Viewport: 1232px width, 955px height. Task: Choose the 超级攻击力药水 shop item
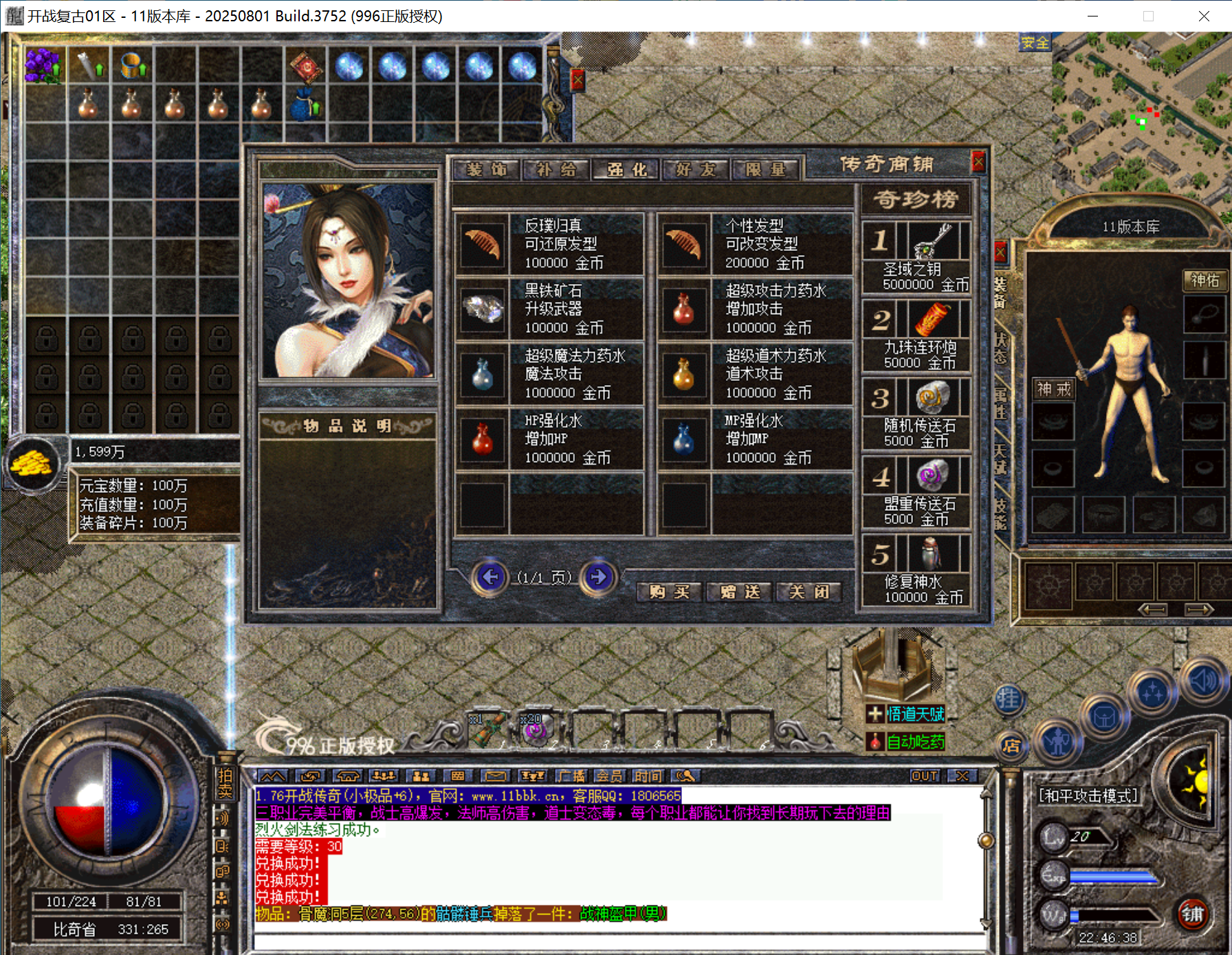[754, 309]
